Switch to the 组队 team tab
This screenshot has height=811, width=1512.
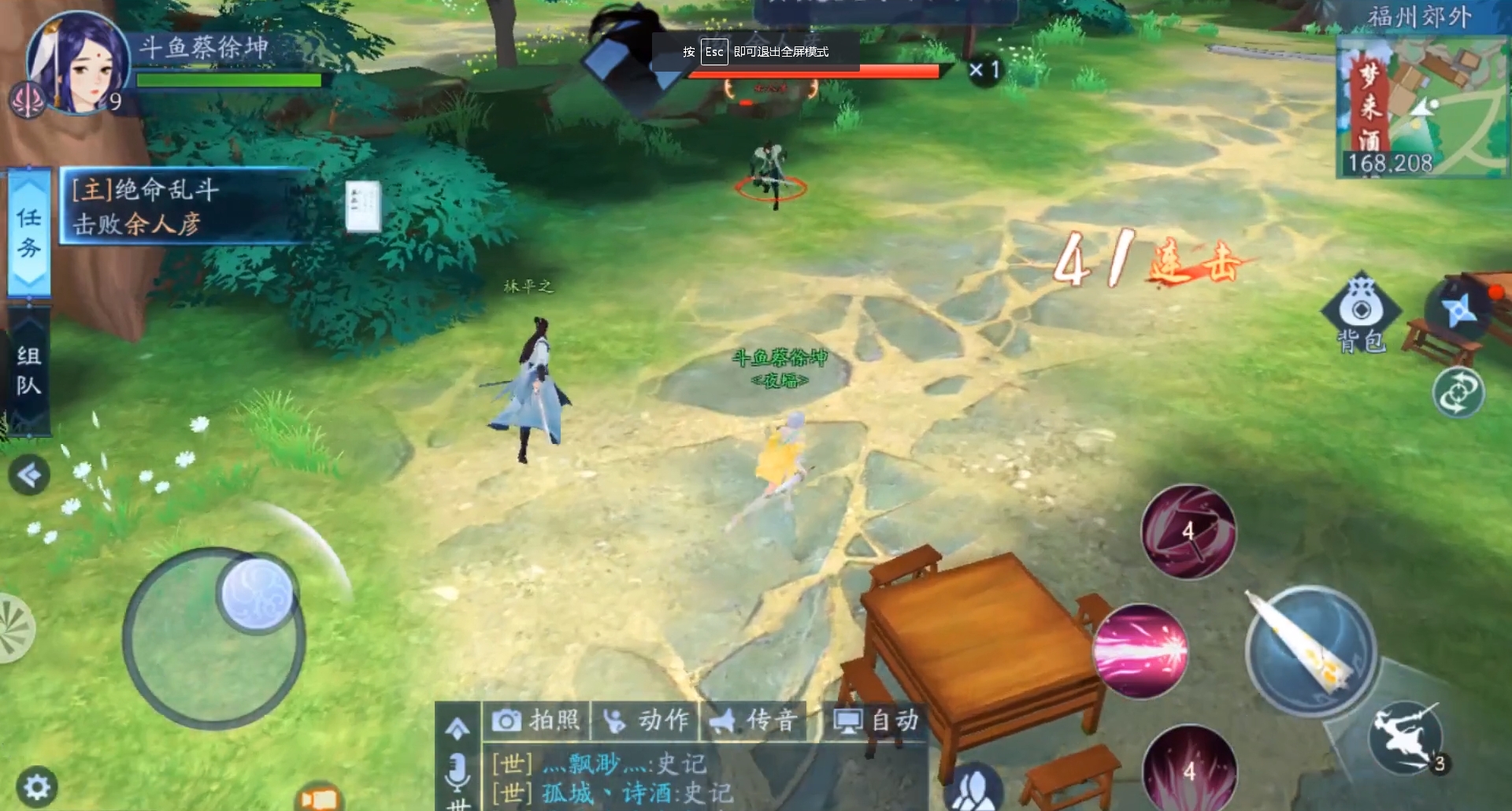coord(29,370)
